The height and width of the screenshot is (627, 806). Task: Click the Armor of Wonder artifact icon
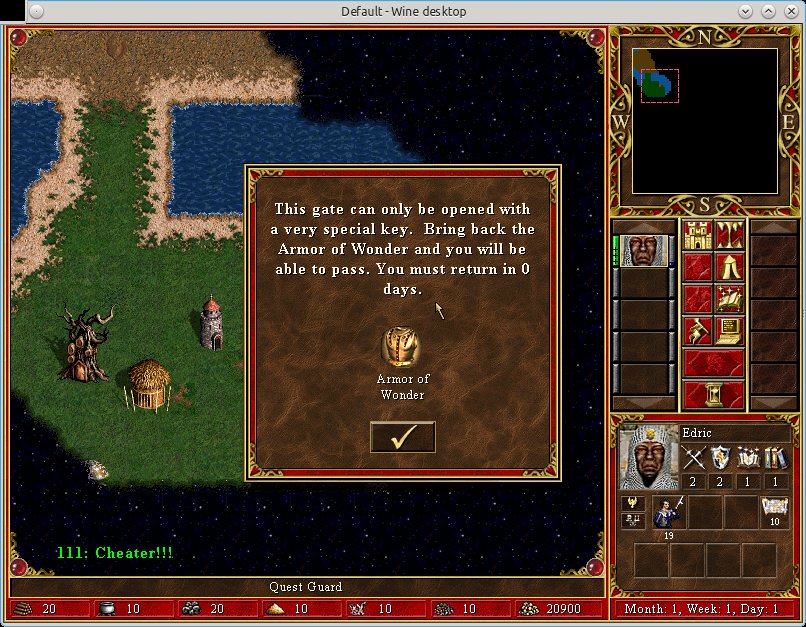(401, 347)
